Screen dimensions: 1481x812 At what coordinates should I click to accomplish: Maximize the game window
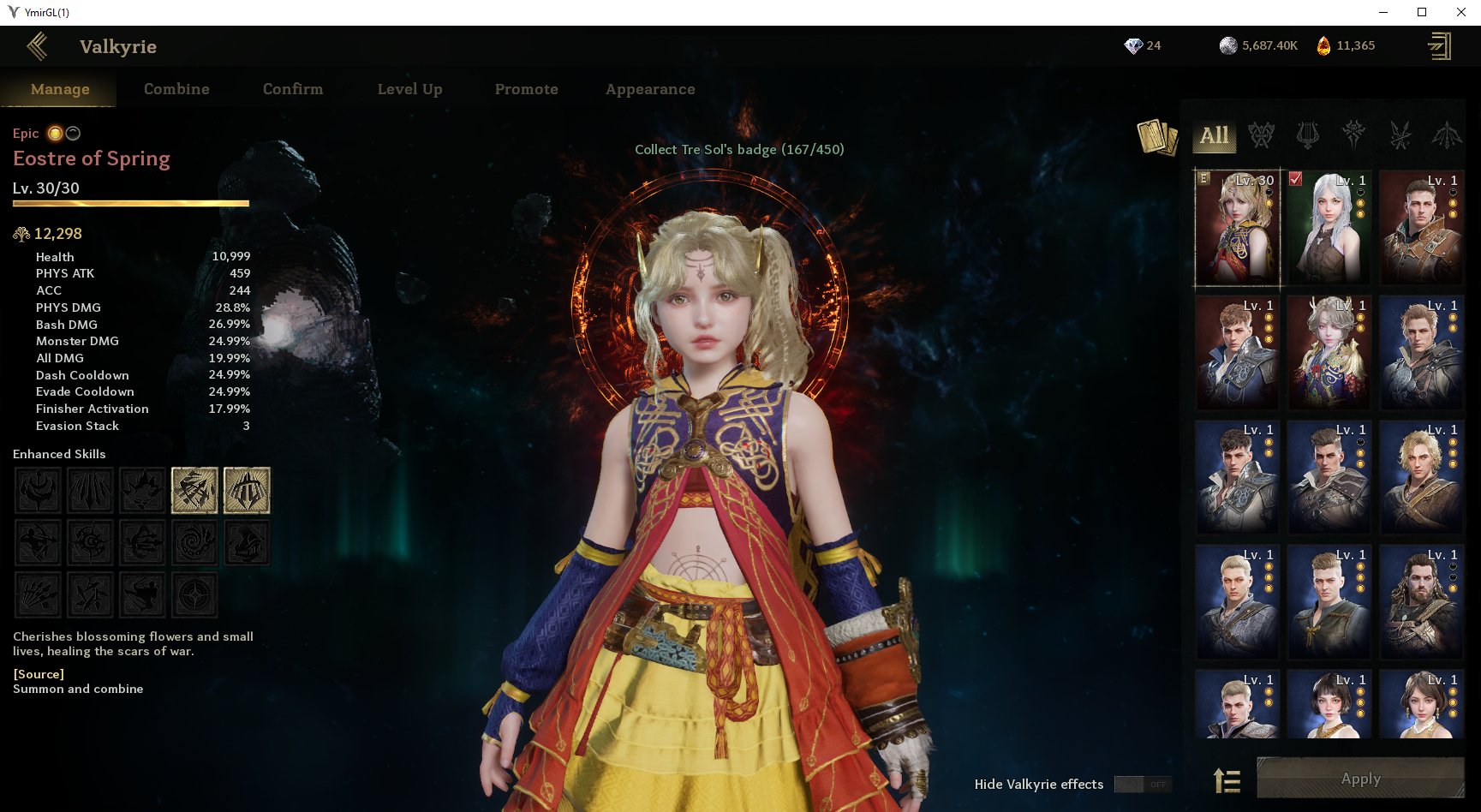click(x=1422, y=12)
